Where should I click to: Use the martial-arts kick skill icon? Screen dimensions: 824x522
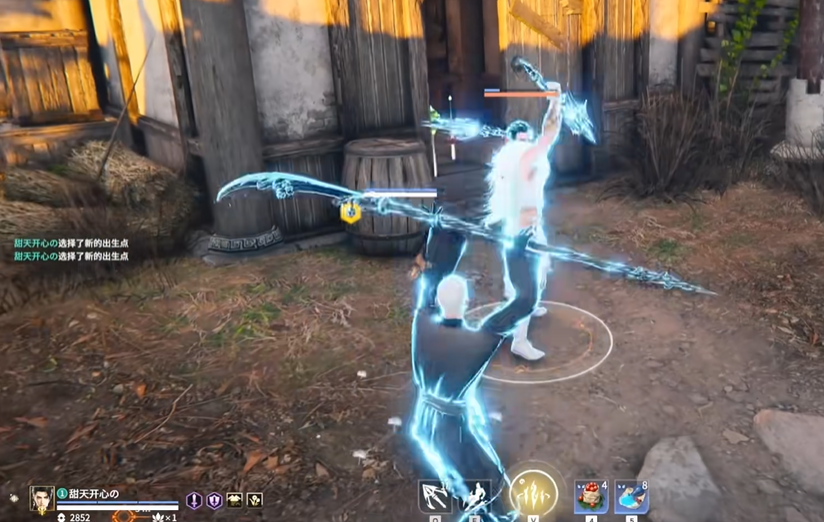[x=474, y=497]
